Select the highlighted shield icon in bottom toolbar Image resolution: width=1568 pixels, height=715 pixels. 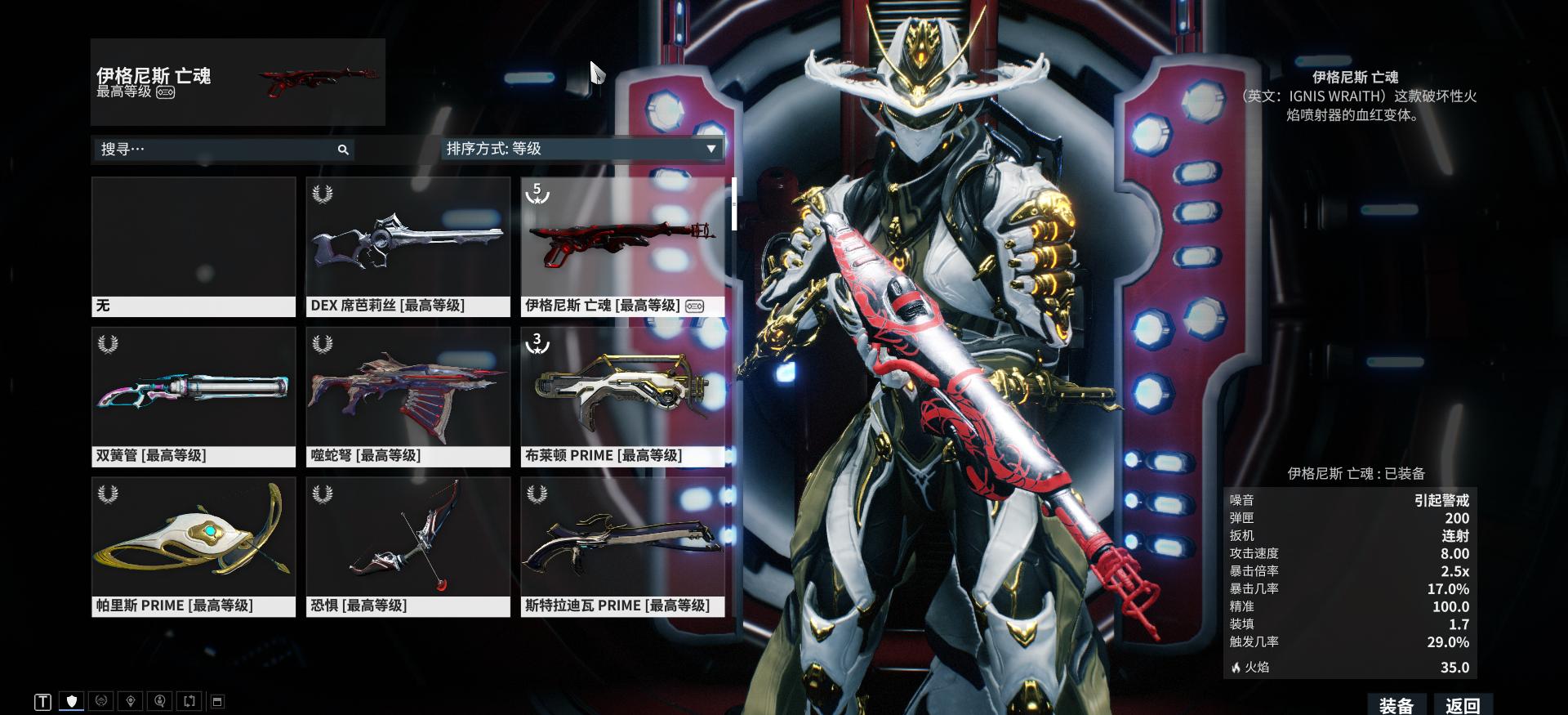click(72, 701)
